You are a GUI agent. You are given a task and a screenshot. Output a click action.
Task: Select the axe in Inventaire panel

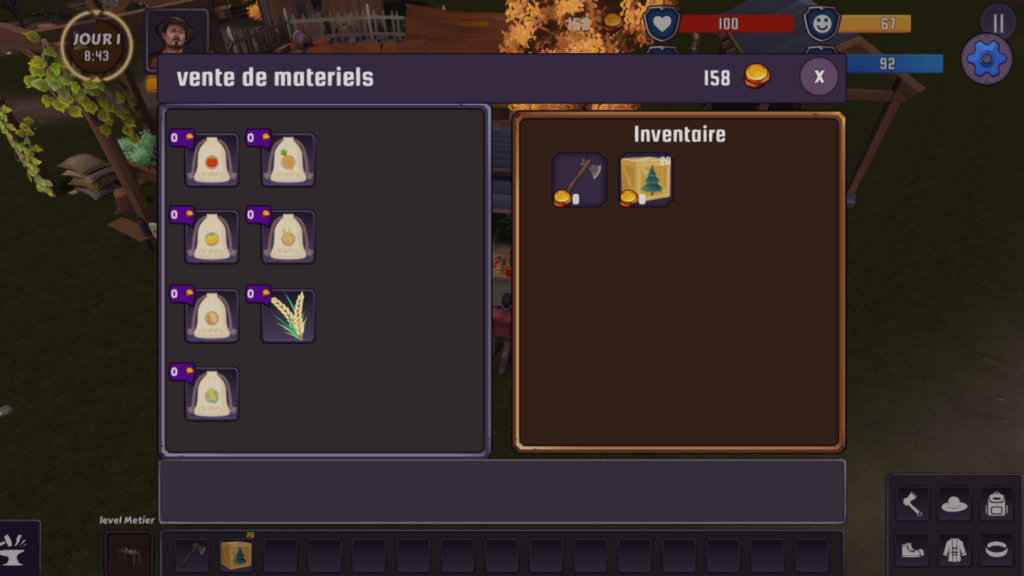(x=579, y=180)
